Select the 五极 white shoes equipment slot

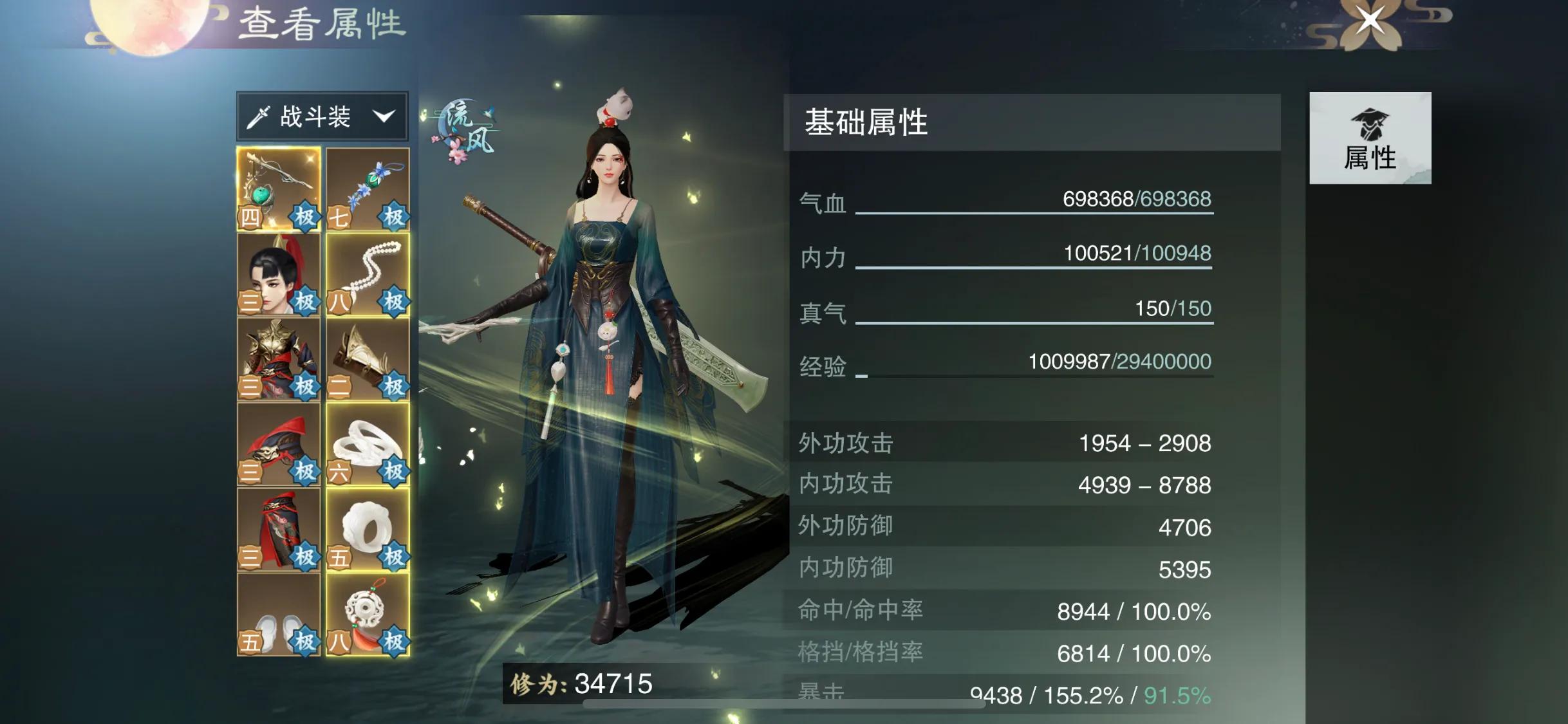(x=279, y=615)
